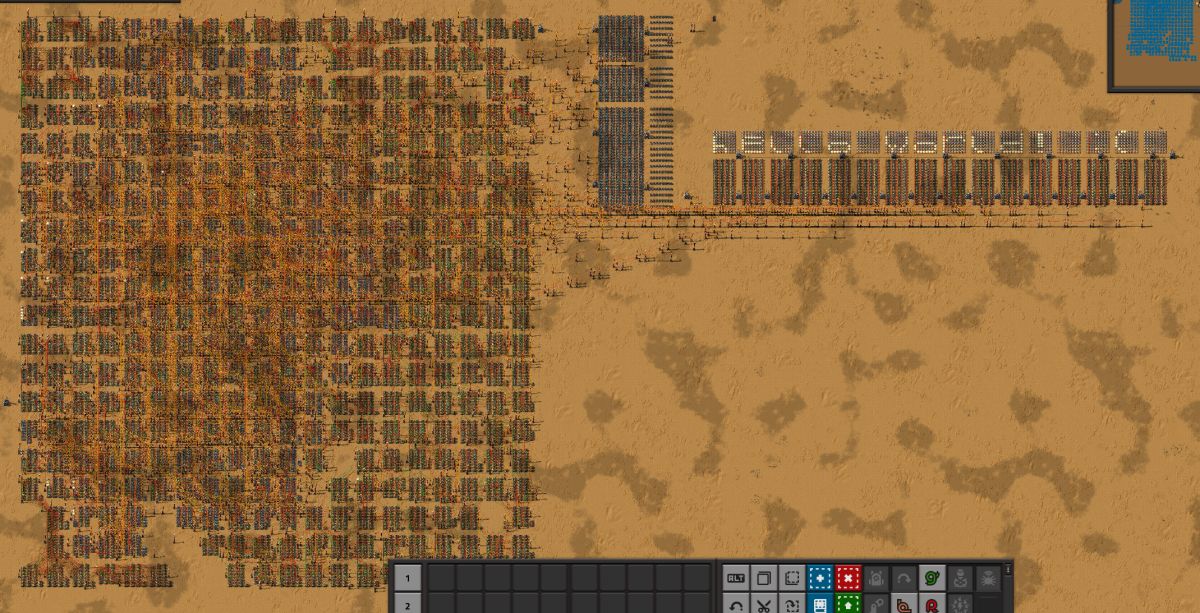This screenshot has width=1200, height=613.
Task: Click the quickbar row 1 selector
Action: (x=407, y=578)
